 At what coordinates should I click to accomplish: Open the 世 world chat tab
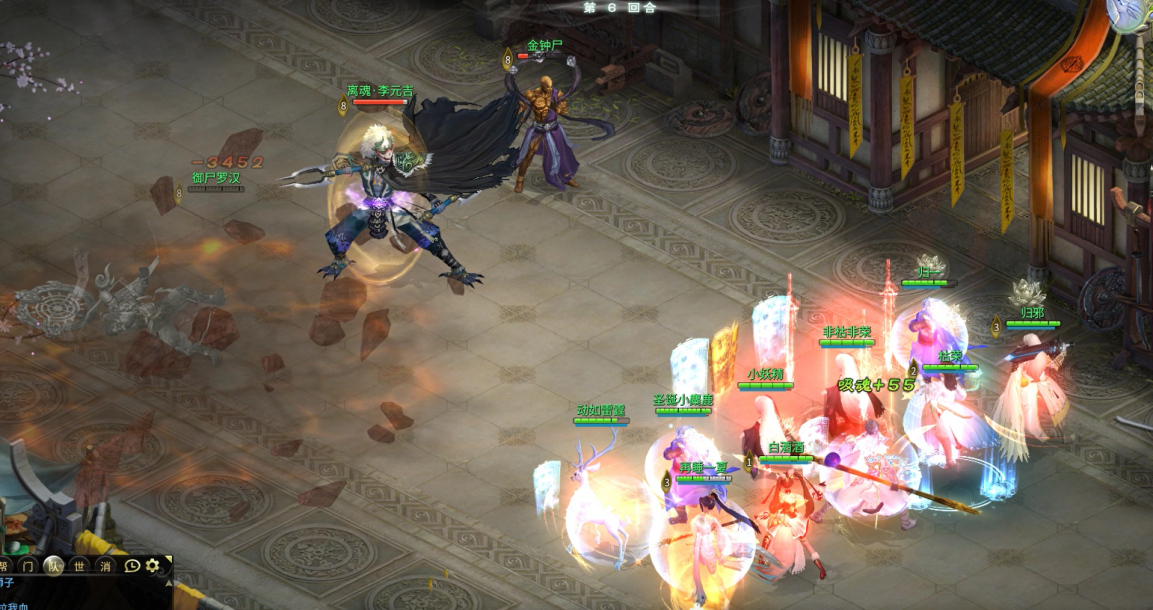[80, 566]
